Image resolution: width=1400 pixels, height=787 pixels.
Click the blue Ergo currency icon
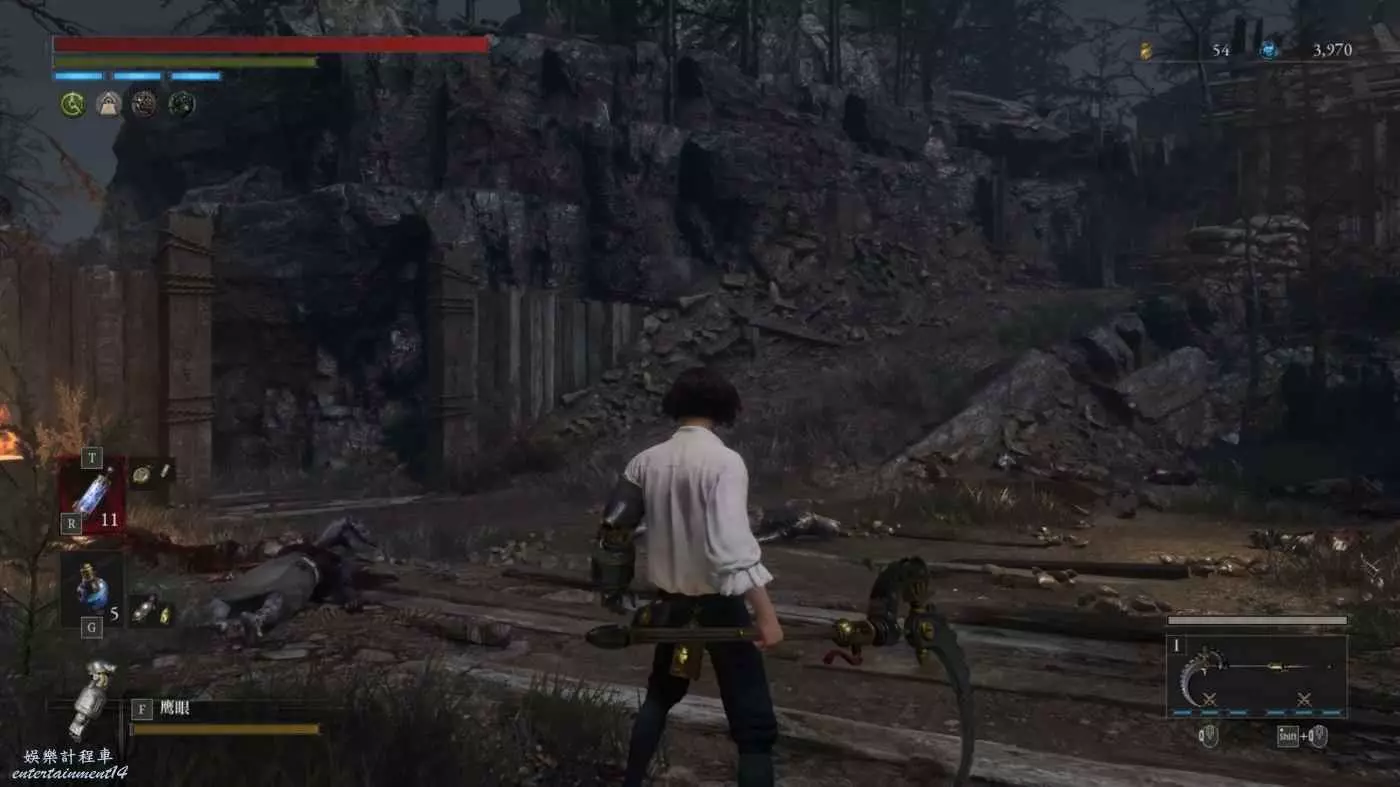pyautogui.click(x=1269, y=50)
